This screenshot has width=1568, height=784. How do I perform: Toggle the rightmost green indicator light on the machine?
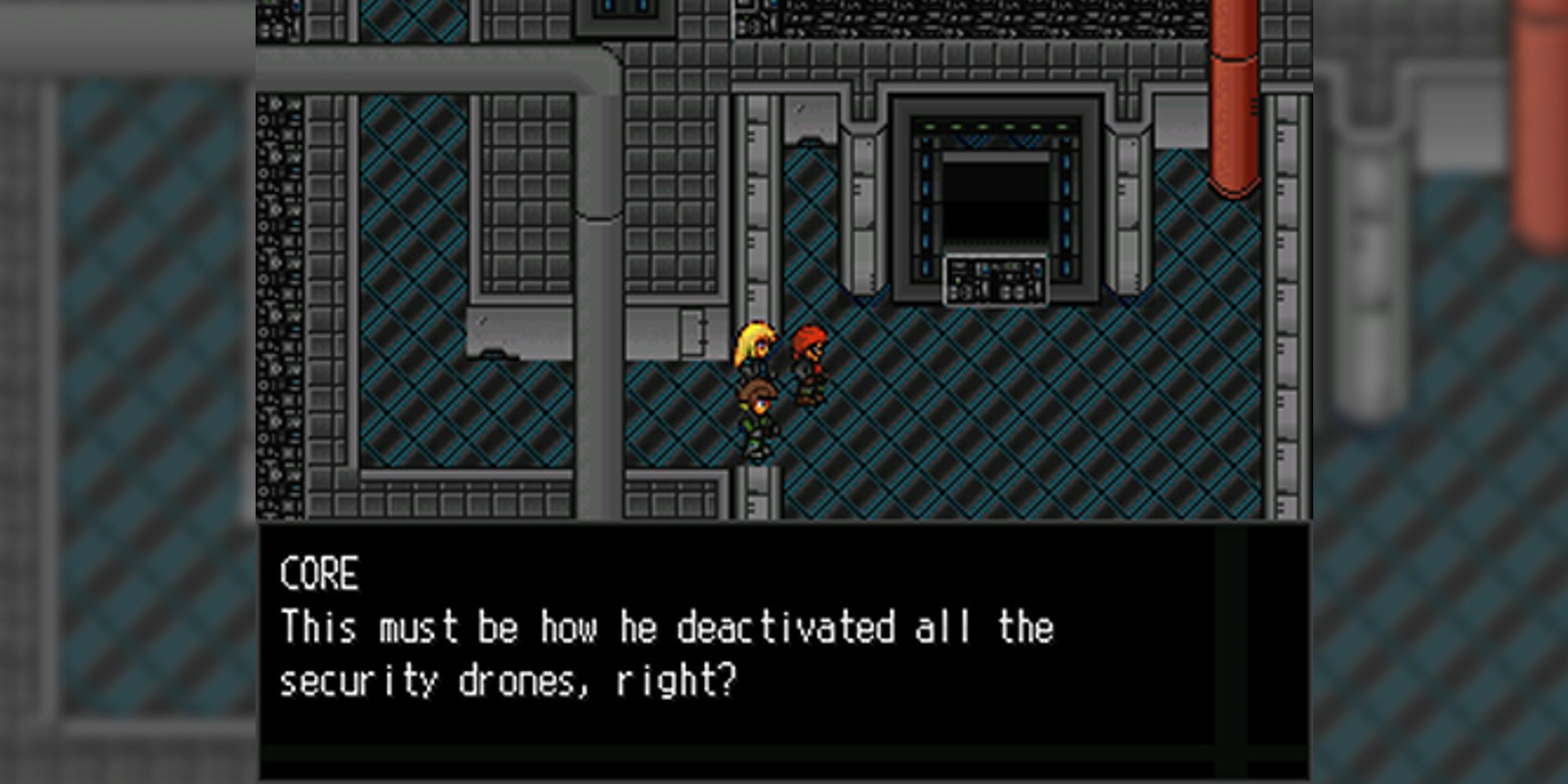[1061, 127]
